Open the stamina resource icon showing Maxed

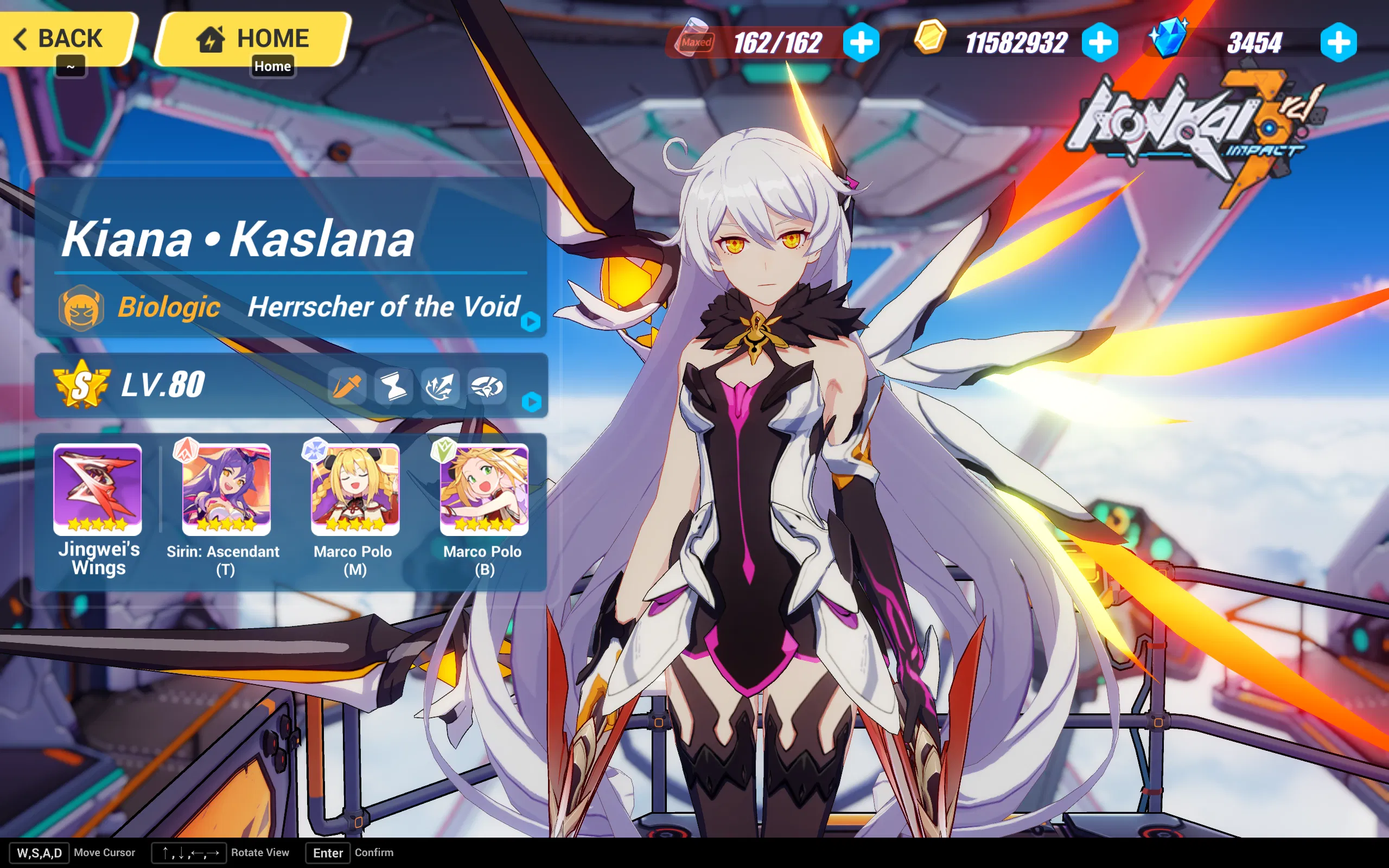click(695, 41)
